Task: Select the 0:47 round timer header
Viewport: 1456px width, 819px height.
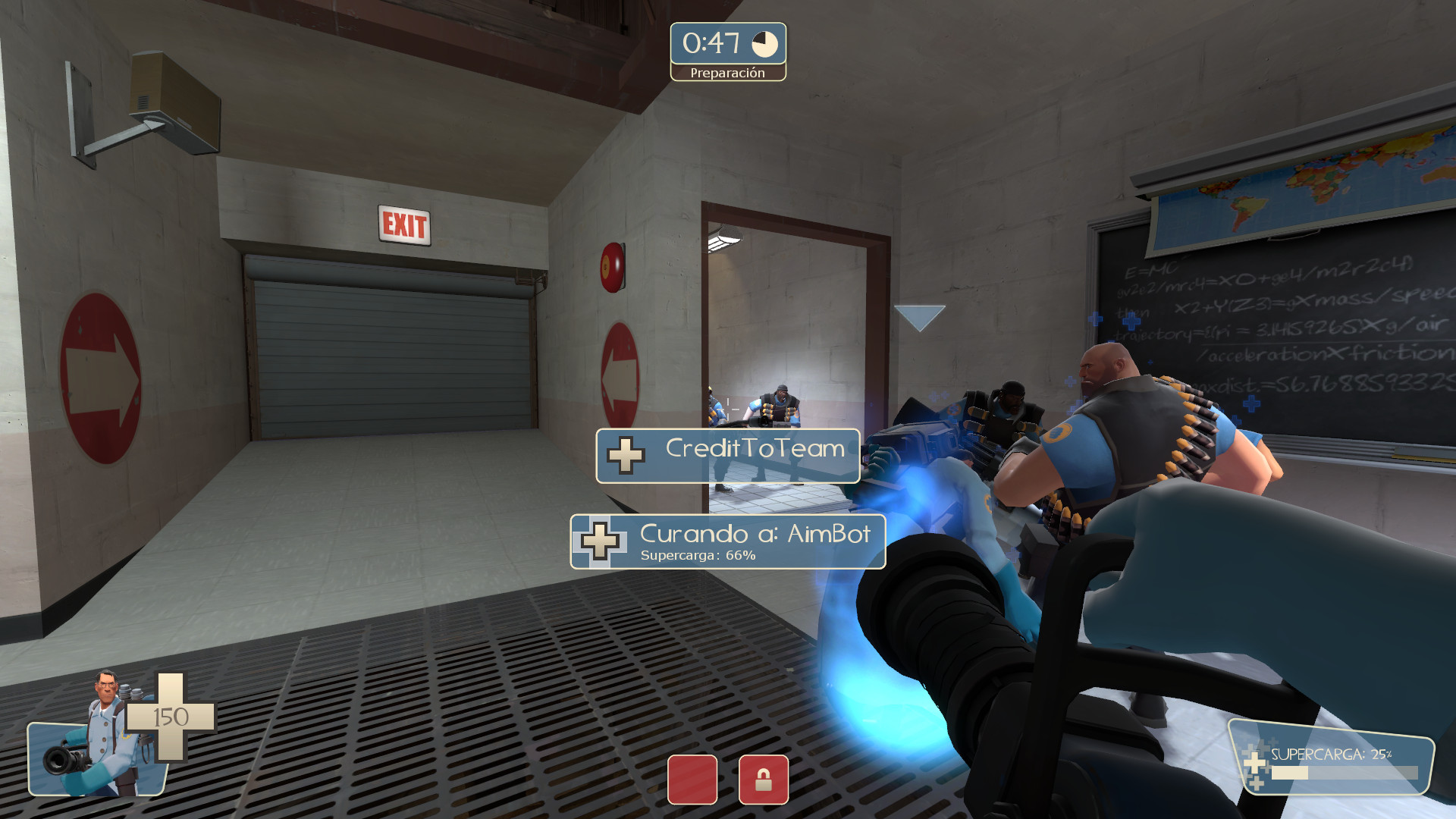Action: pyautogui.click(x=711, y=44)
